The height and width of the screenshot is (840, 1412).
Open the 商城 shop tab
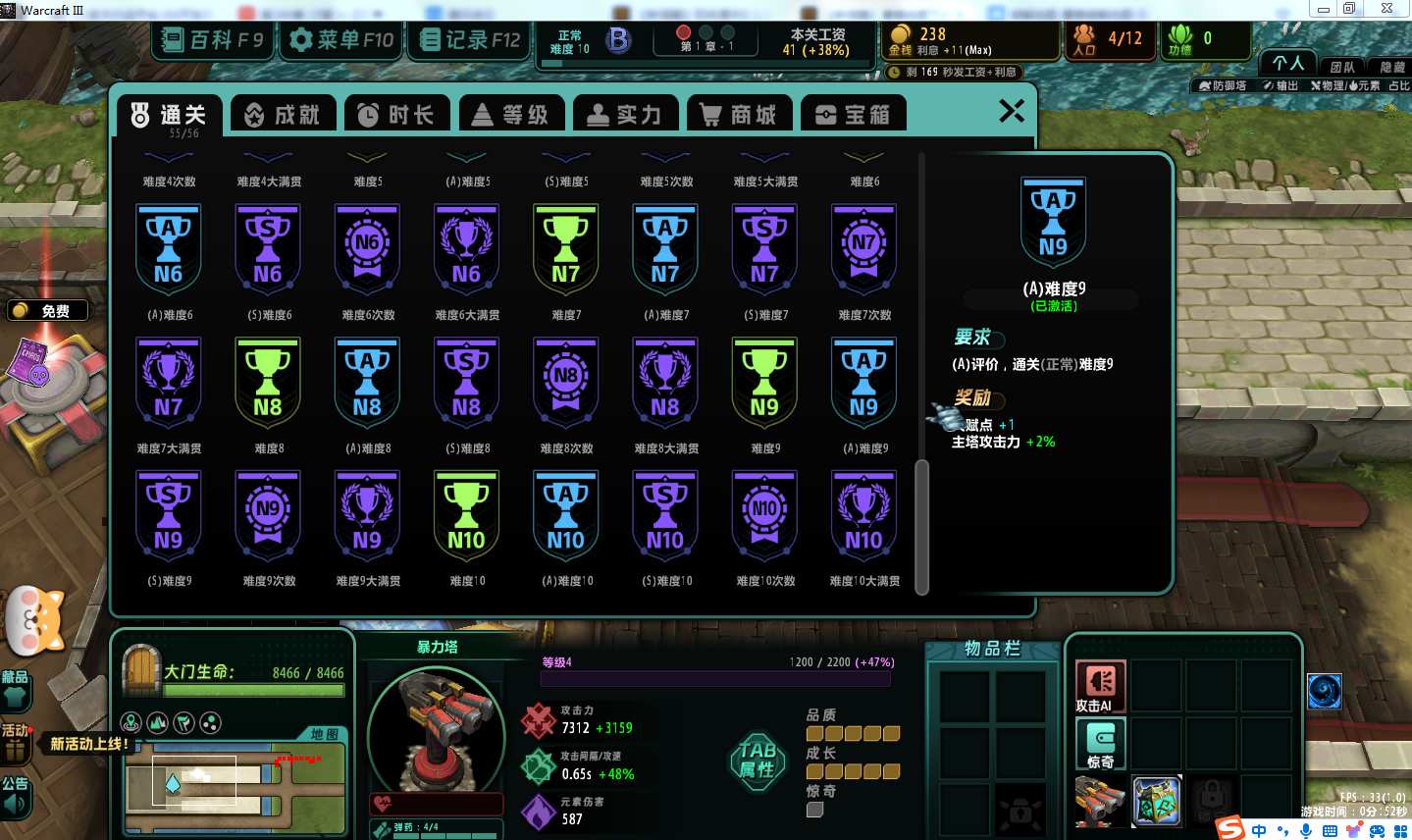tap(738, 115)
